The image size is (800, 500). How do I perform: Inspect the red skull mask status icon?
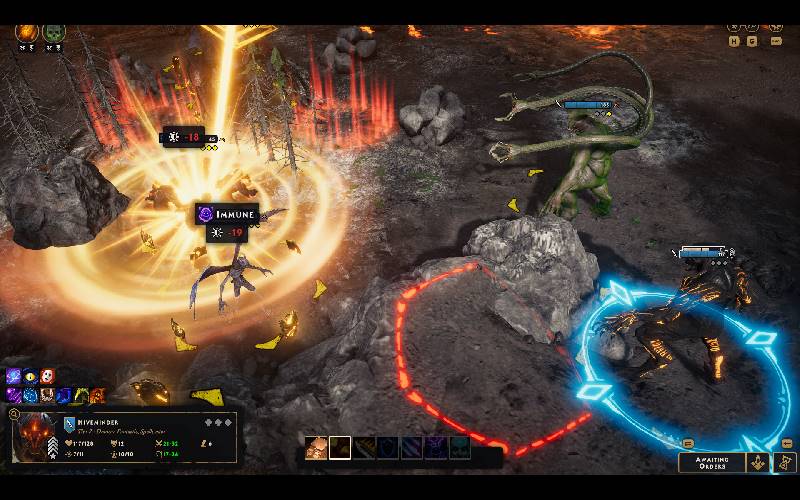click(47, 377)
